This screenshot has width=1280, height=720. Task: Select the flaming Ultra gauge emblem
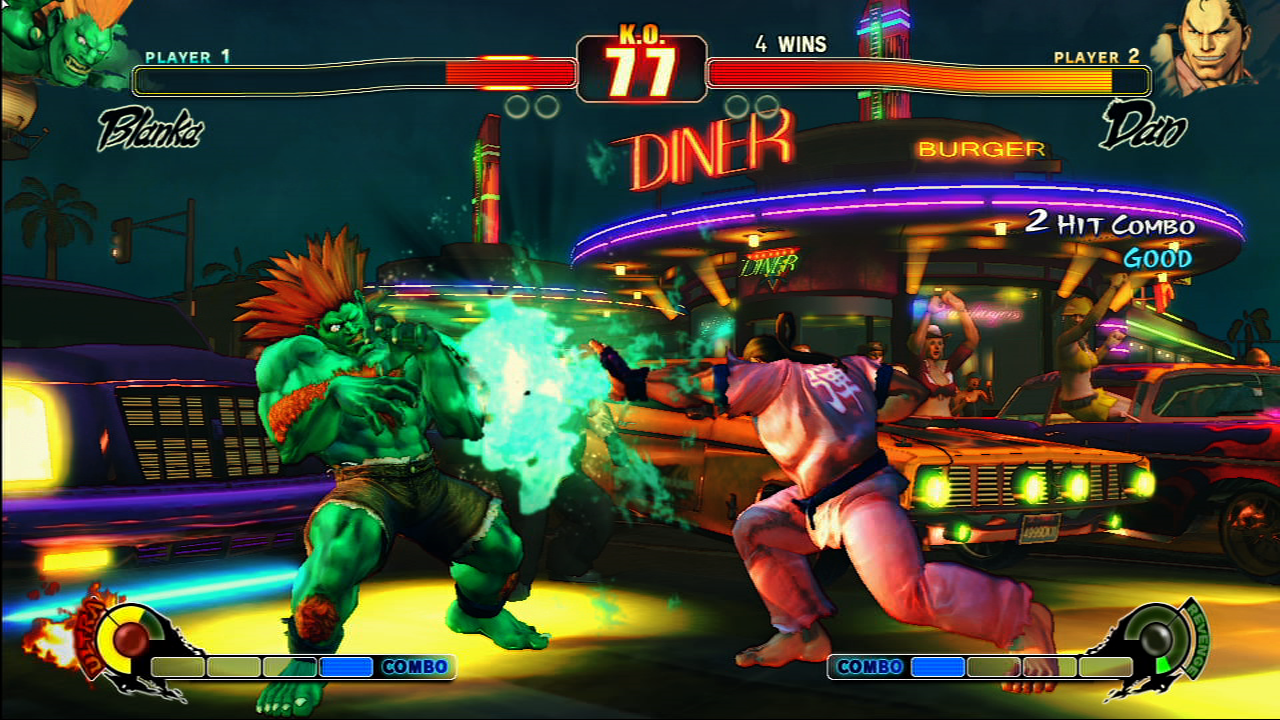tap(126, 638)
